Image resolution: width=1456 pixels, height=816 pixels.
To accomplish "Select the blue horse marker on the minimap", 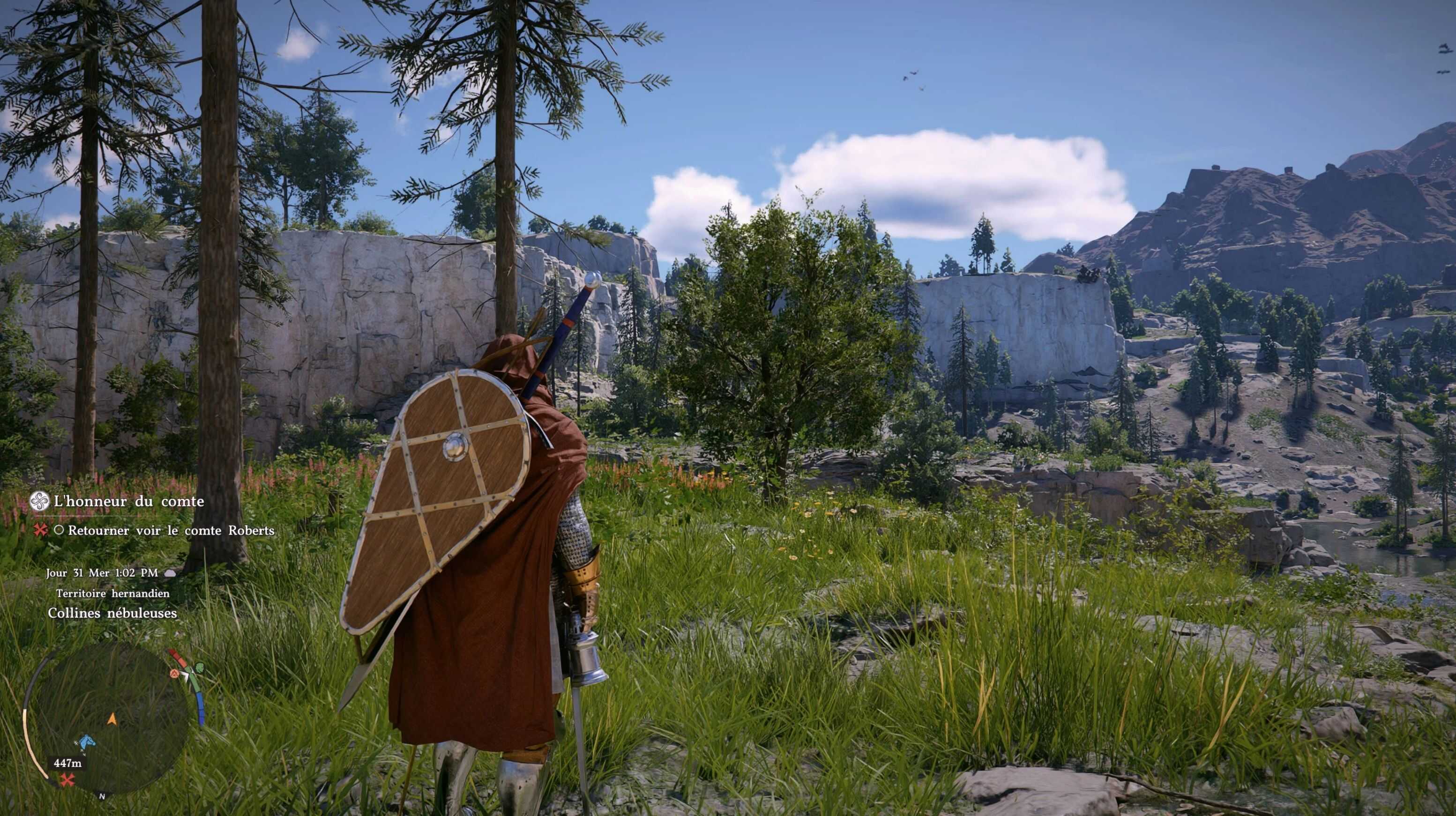I will tap(86, 742).
